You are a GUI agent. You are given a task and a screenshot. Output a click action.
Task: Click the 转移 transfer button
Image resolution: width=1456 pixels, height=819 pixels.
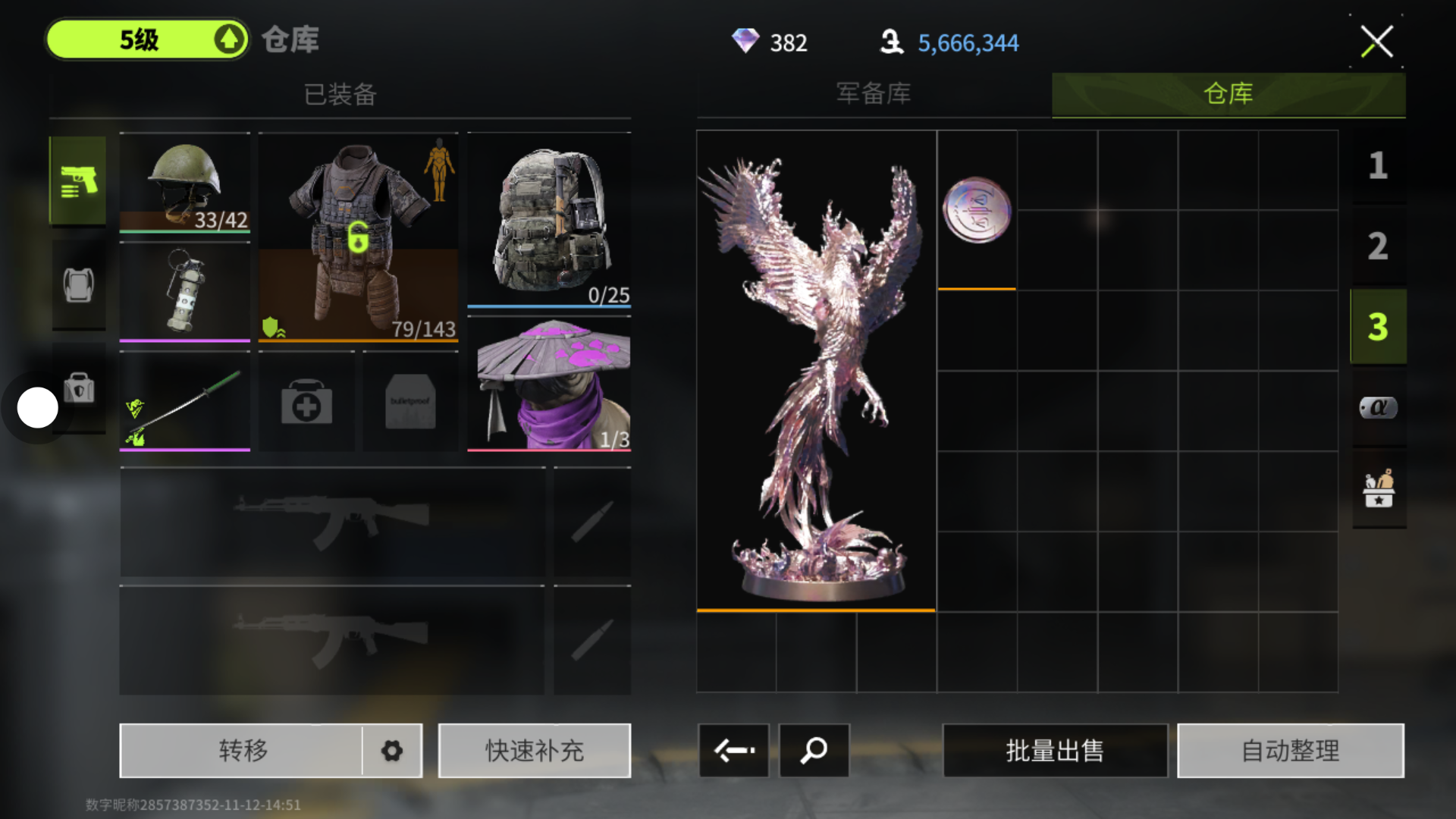point(243,751)
